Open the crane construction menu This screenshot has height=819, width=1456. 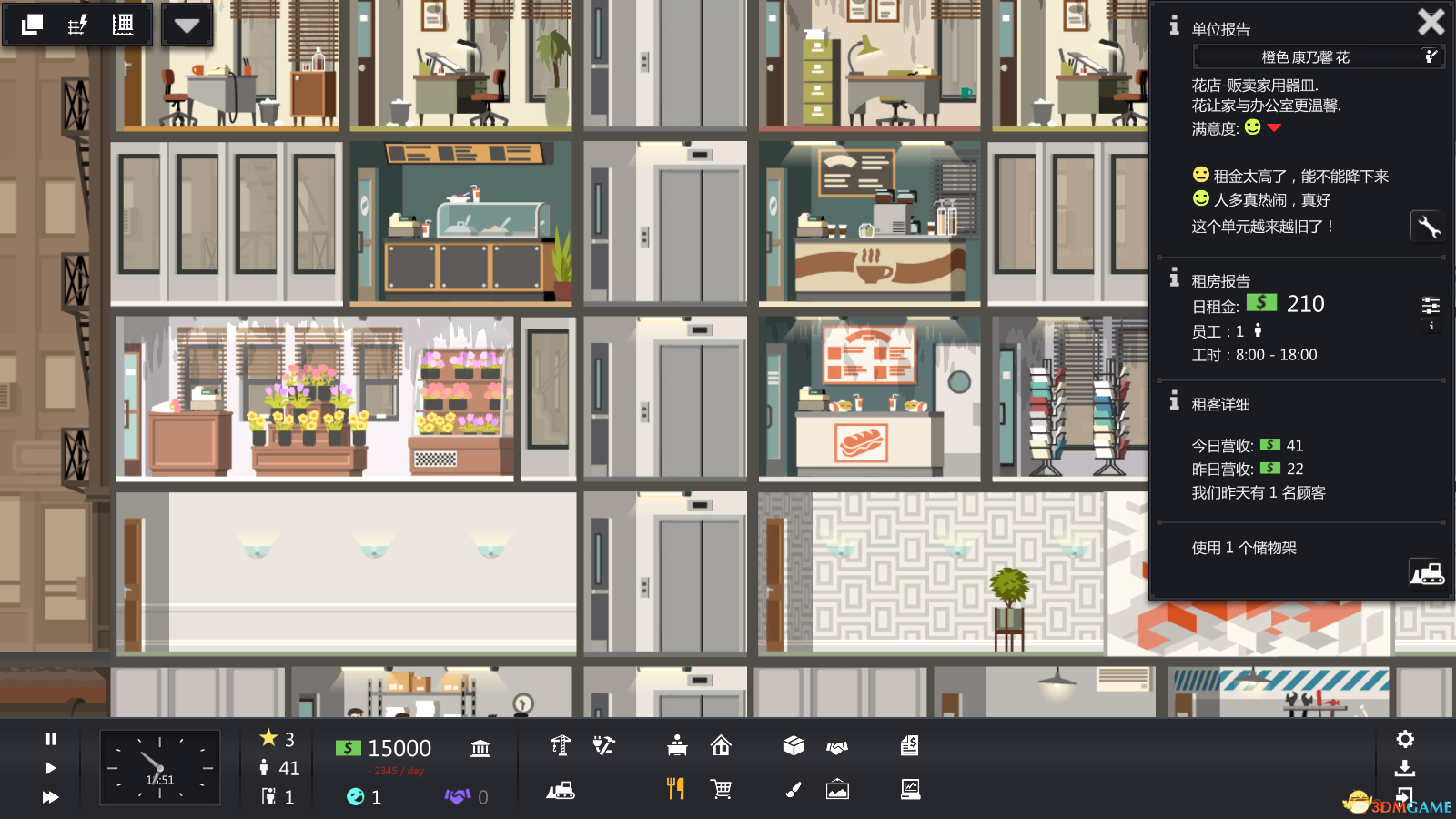pos(561,746)
